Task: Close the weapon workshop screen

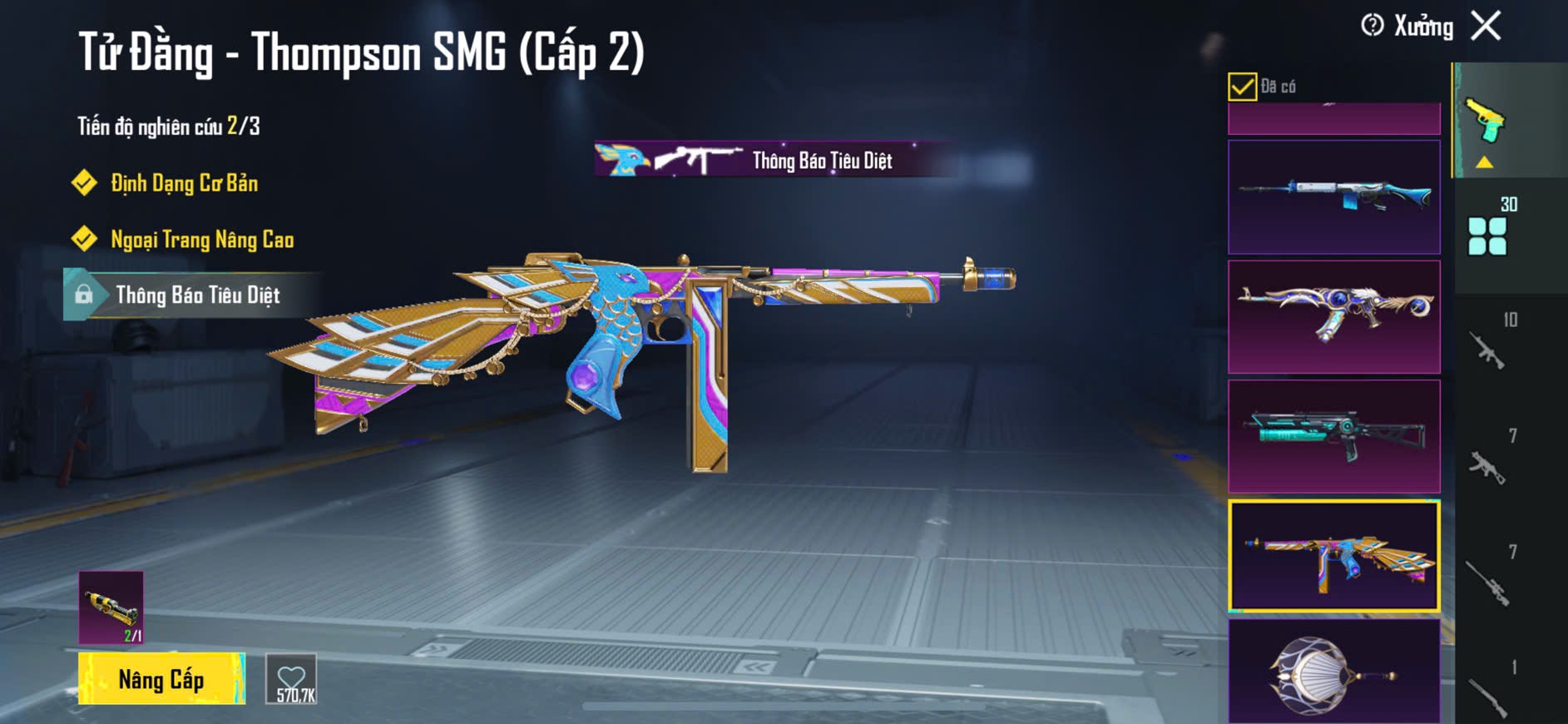Action: pyautogui.click(x=1486, y=26)
